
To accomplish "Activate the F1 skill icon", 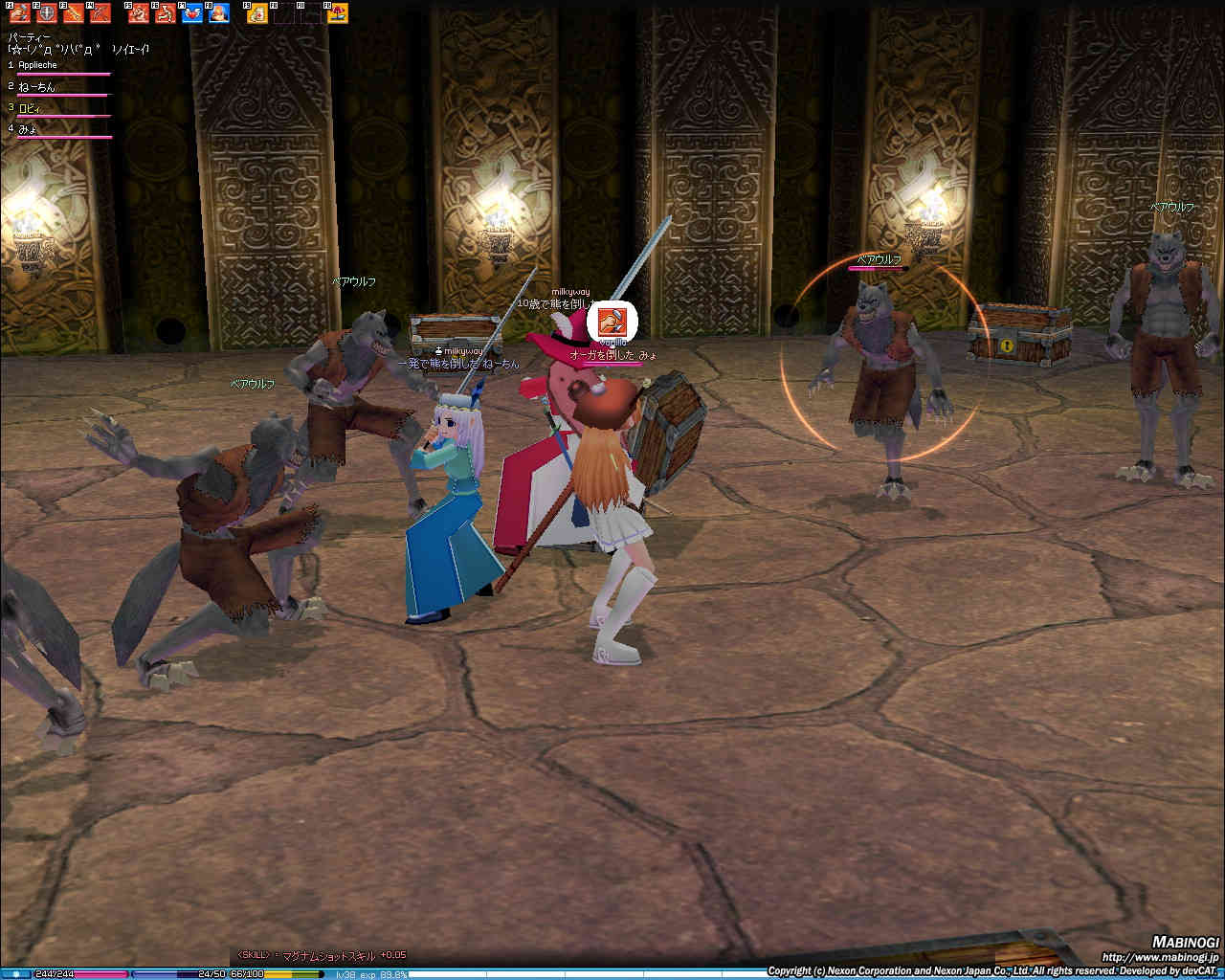I will [19, 13].
